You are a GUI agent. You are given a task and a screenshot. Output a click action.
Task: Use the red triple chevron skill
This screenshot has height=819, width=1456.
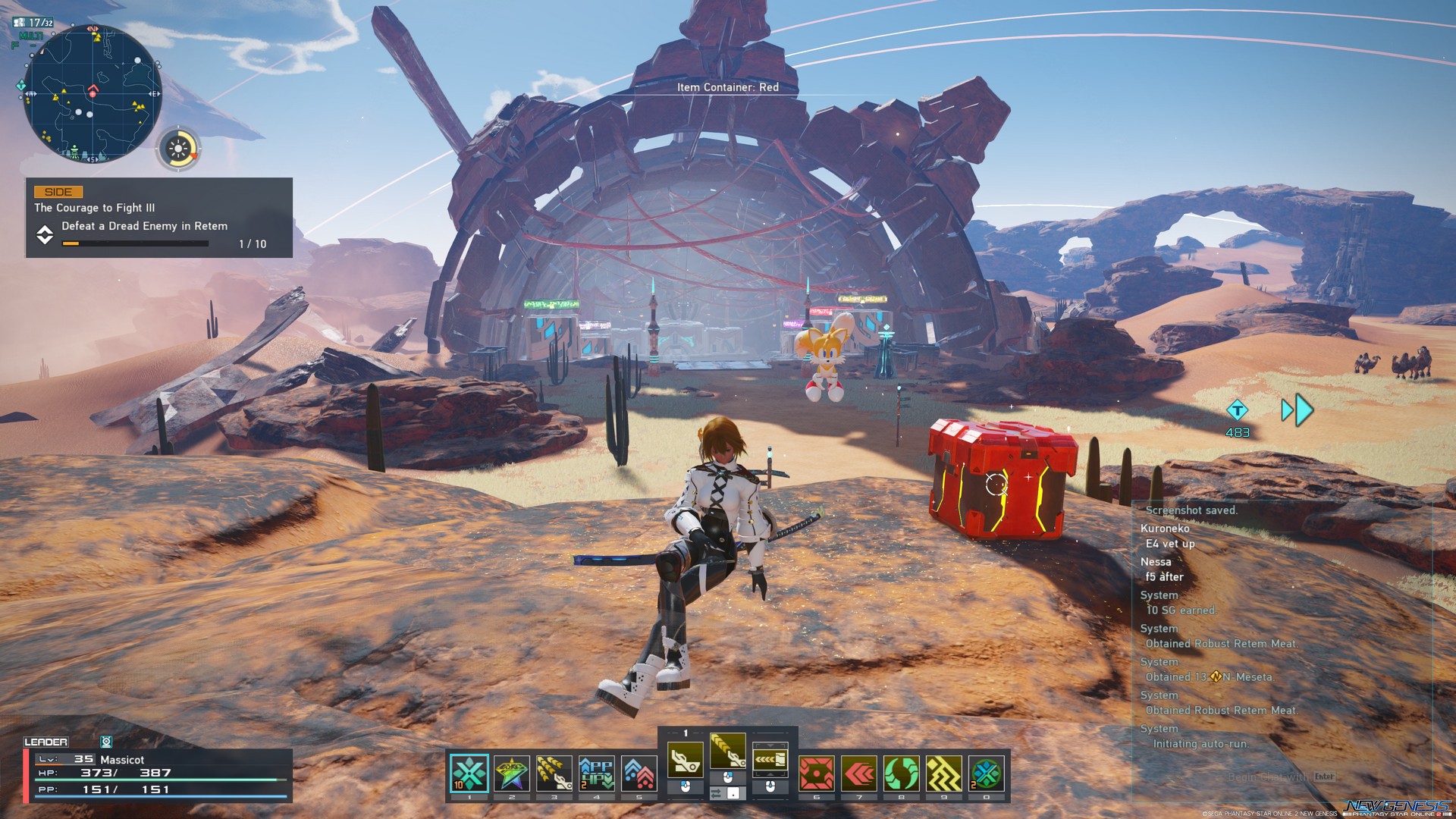pyautogui.click(x=859, y=773)
